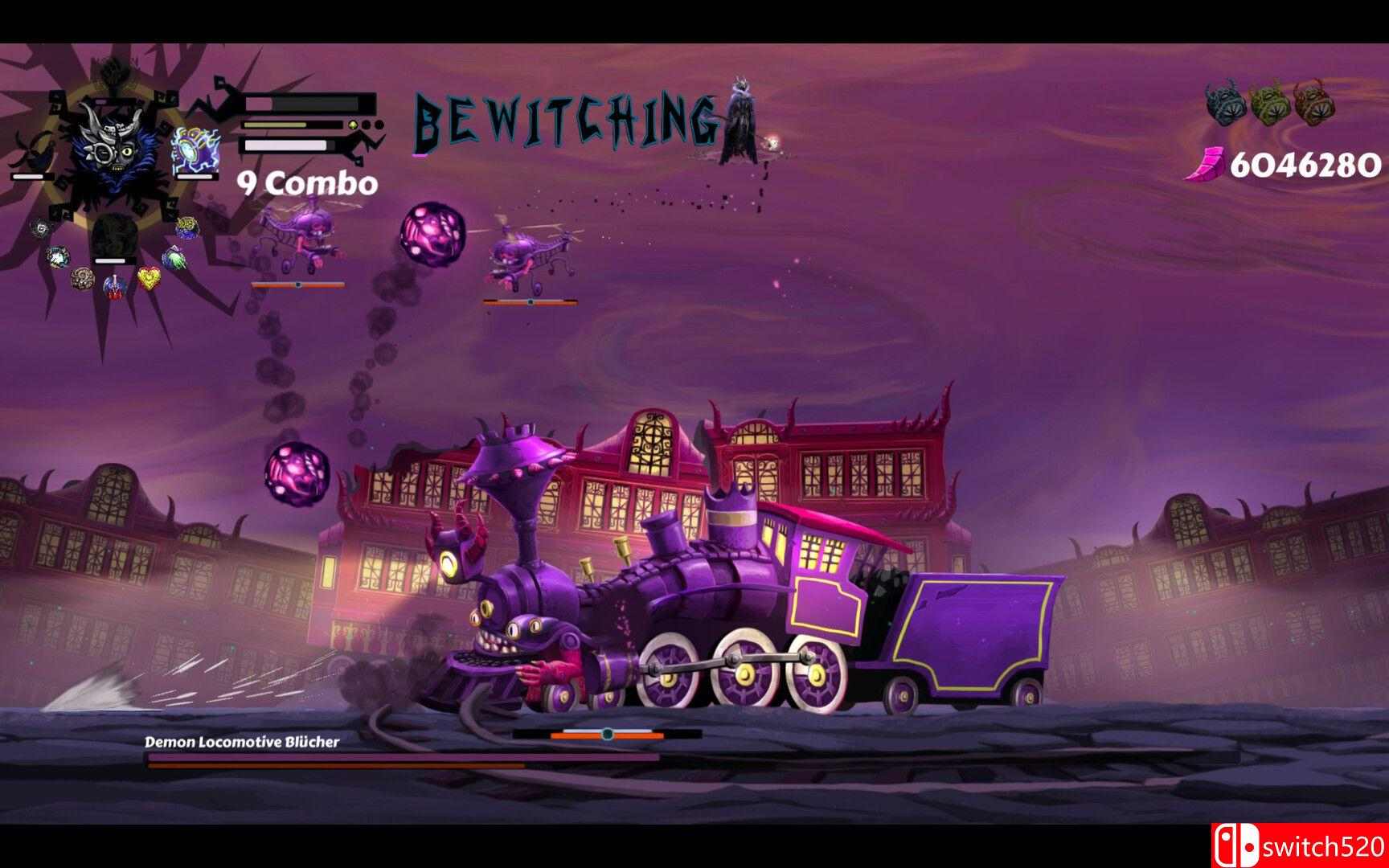Click the dark beetle pouch icon
The image size is (1389, 868).
1223,104
